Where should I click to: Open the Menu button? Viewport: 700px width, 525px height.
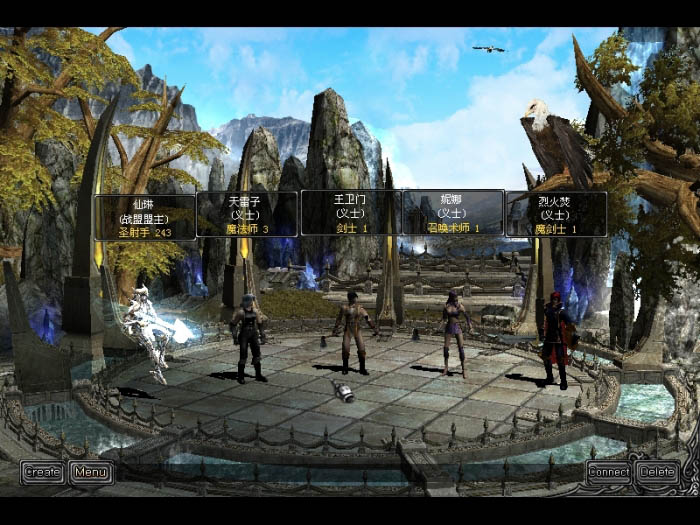click(x=91, y=472)
